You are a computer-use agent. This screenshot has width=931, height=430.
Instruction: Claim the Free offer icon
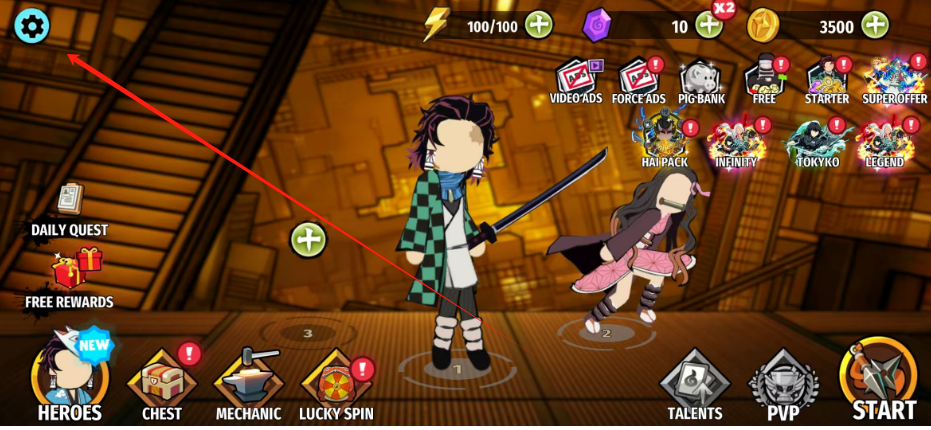tap(764, 79)
